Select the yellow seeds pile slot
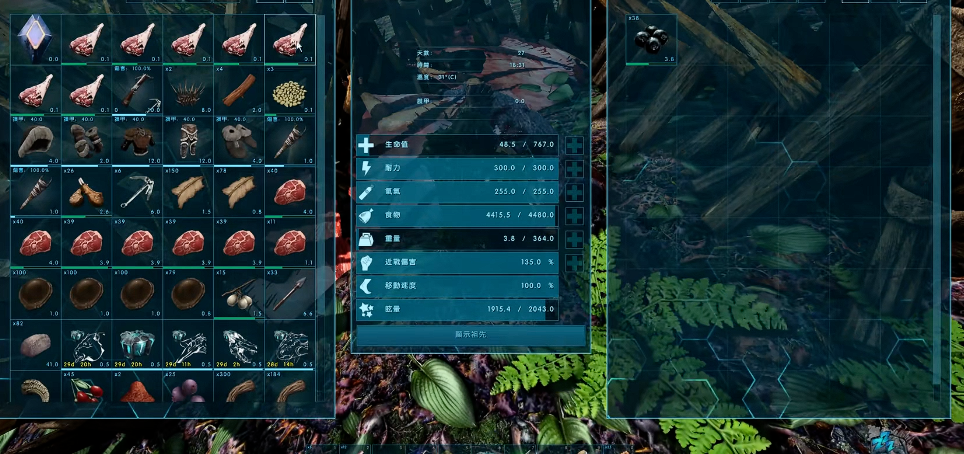 (289, 90)
